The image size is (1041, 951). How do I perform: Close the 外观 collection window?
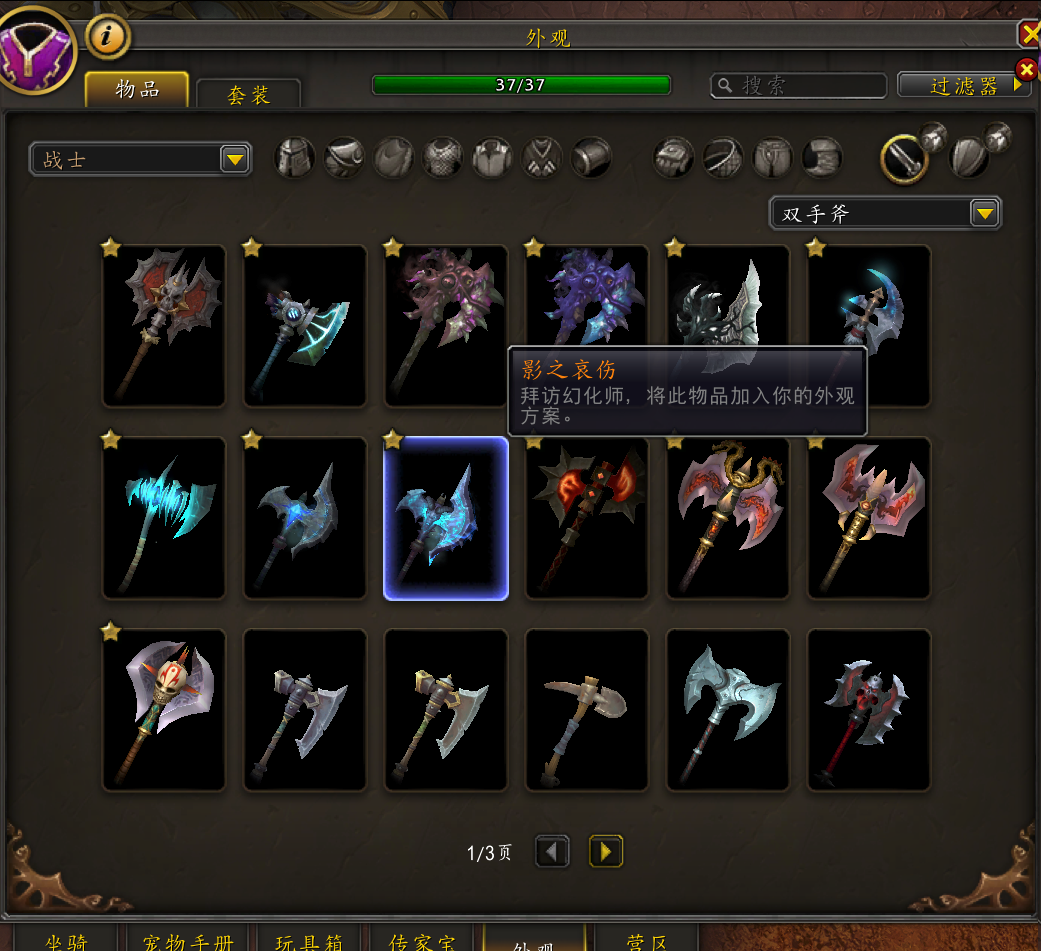tap(1029, 35)
